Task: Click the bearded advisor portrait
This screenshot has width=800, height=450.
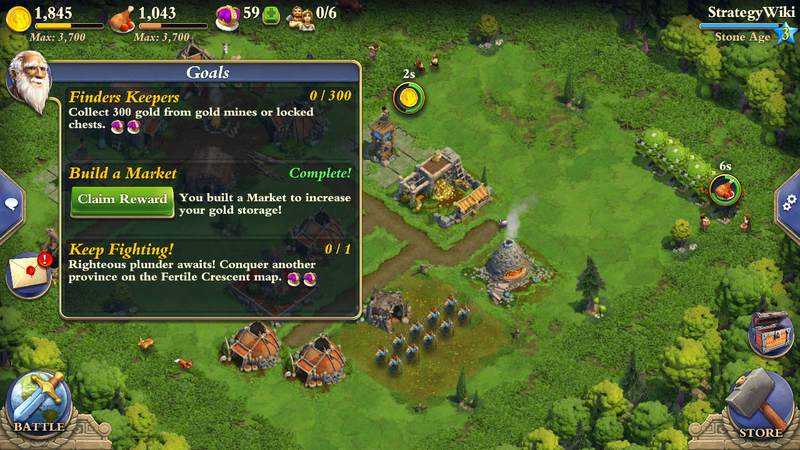Action: coord(28,82)
